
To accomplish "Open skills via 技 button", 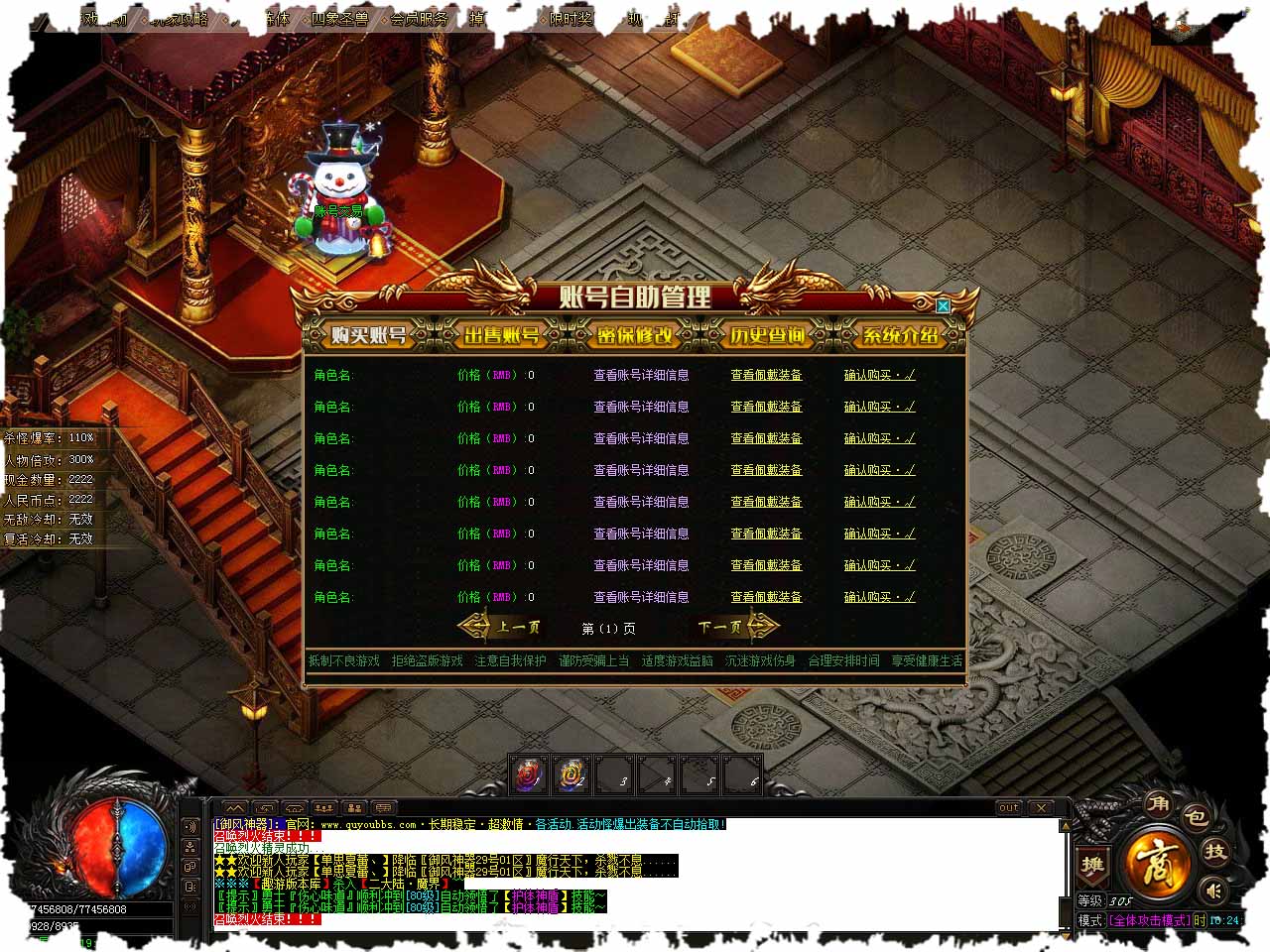I will 1215,851.
